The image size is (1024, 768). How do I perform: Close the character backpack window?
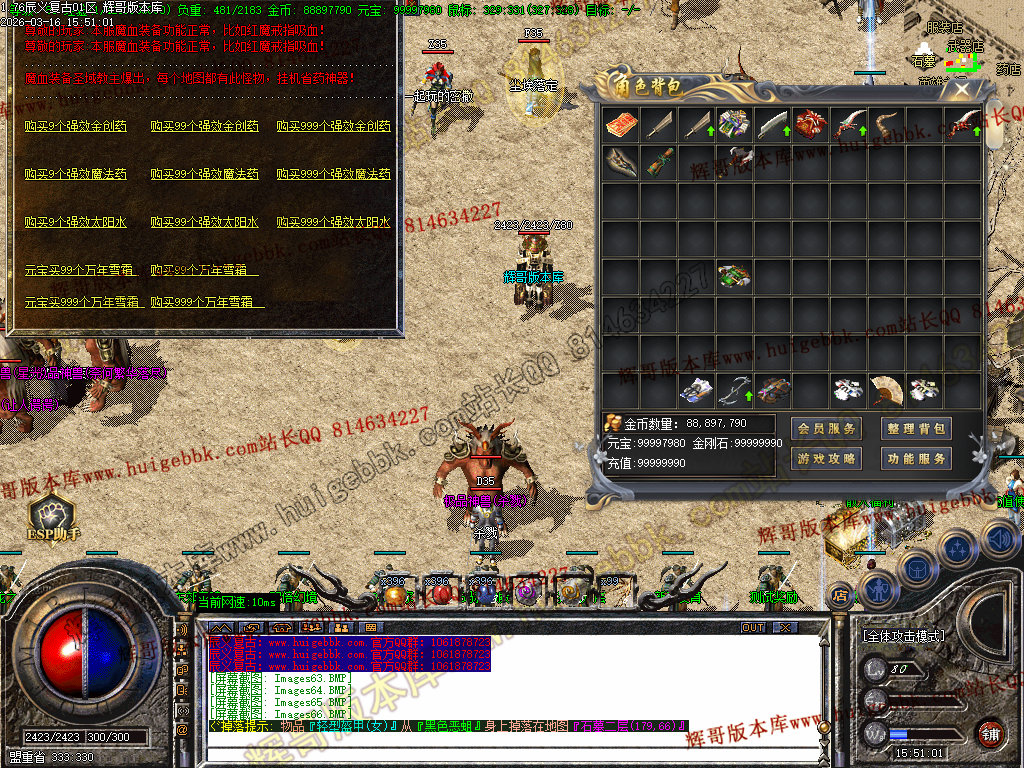point(962,89)
